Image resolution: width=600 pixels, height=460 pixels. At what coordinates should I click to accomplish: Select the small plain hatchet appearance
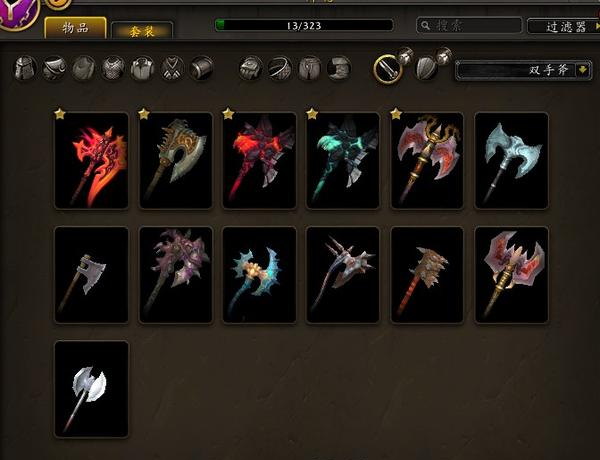(91, 275)
